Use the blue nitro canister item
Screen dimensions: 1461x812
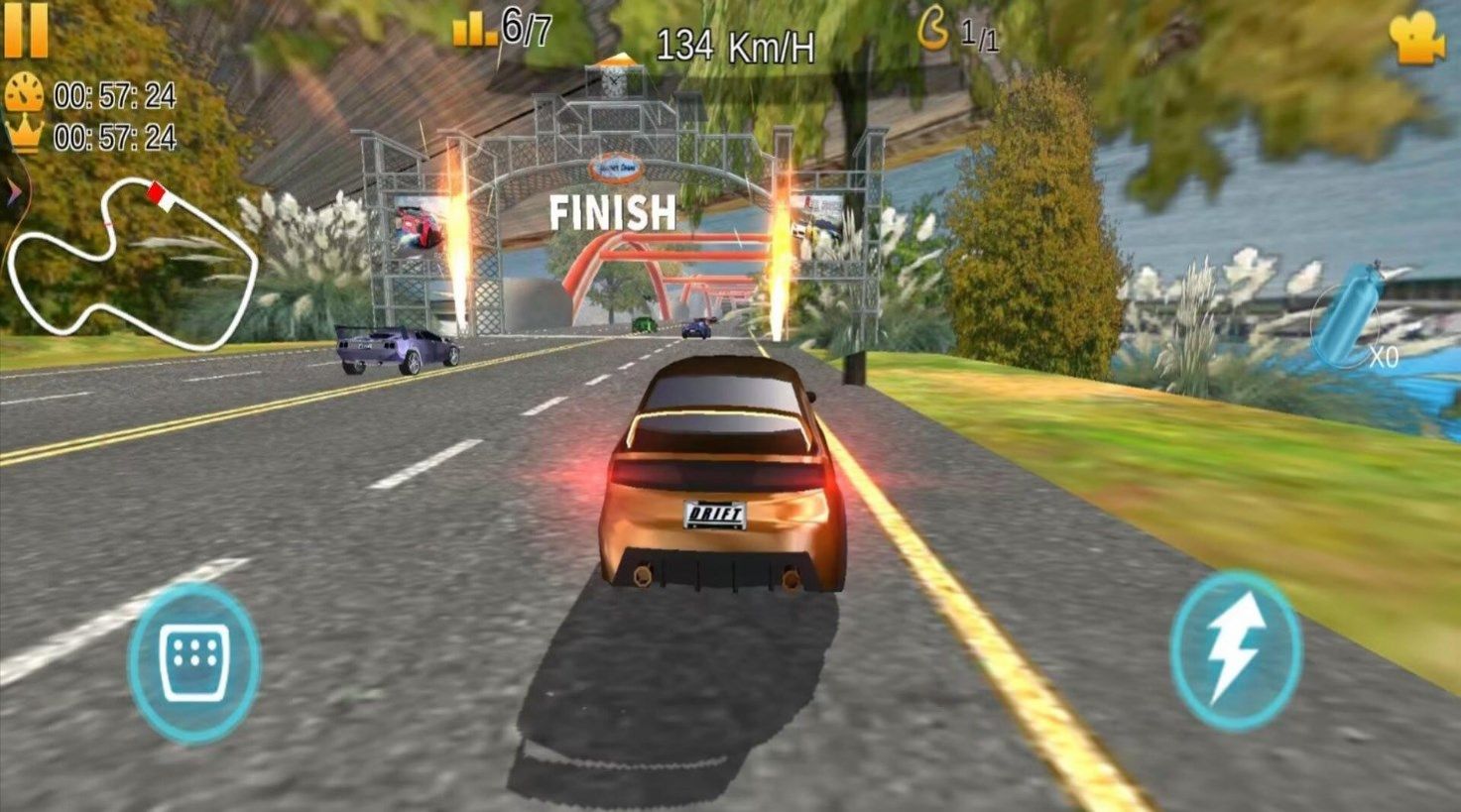(1347, 315)
